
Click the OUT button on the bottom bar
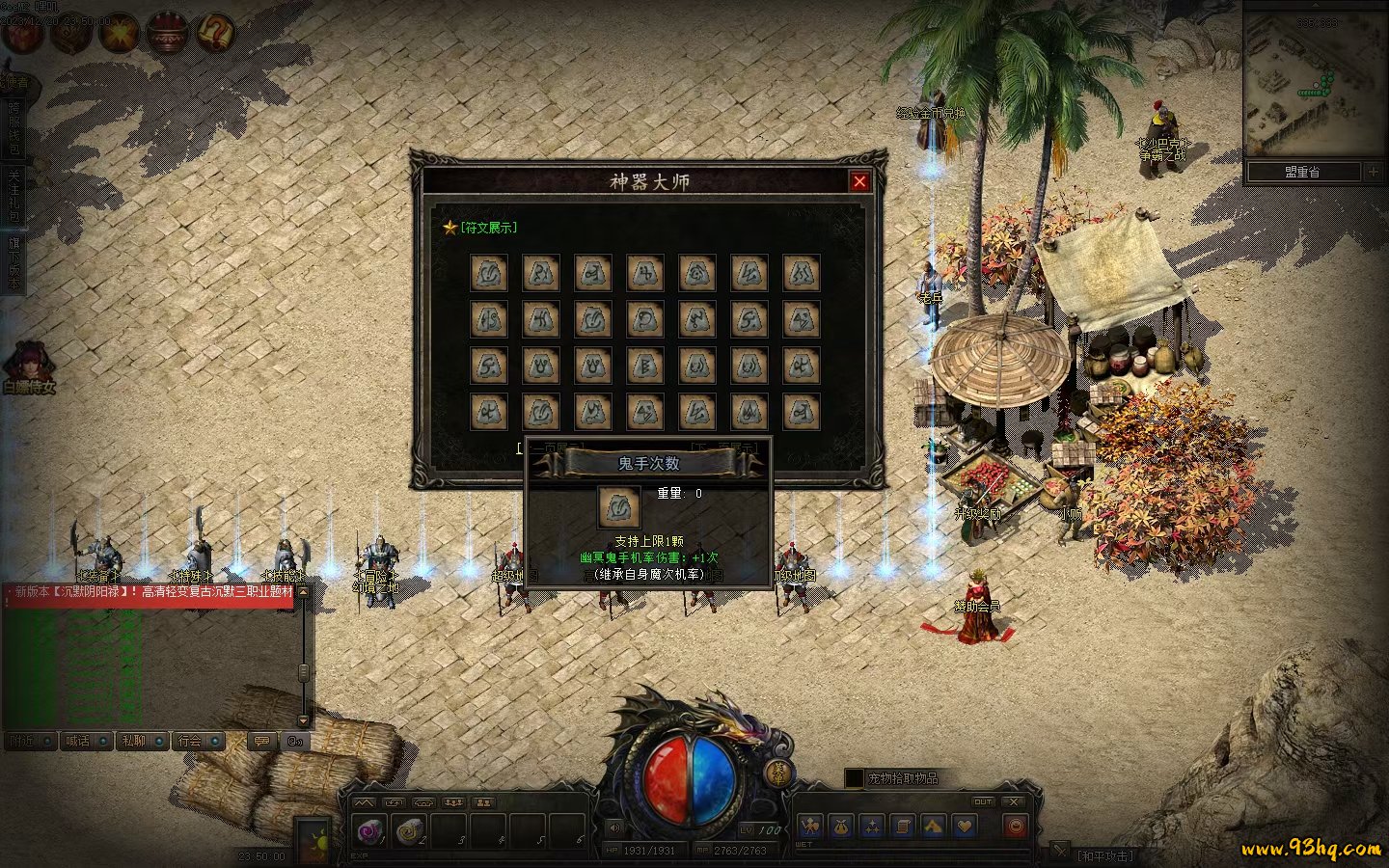pyautogui.click(x=983, y=801)
